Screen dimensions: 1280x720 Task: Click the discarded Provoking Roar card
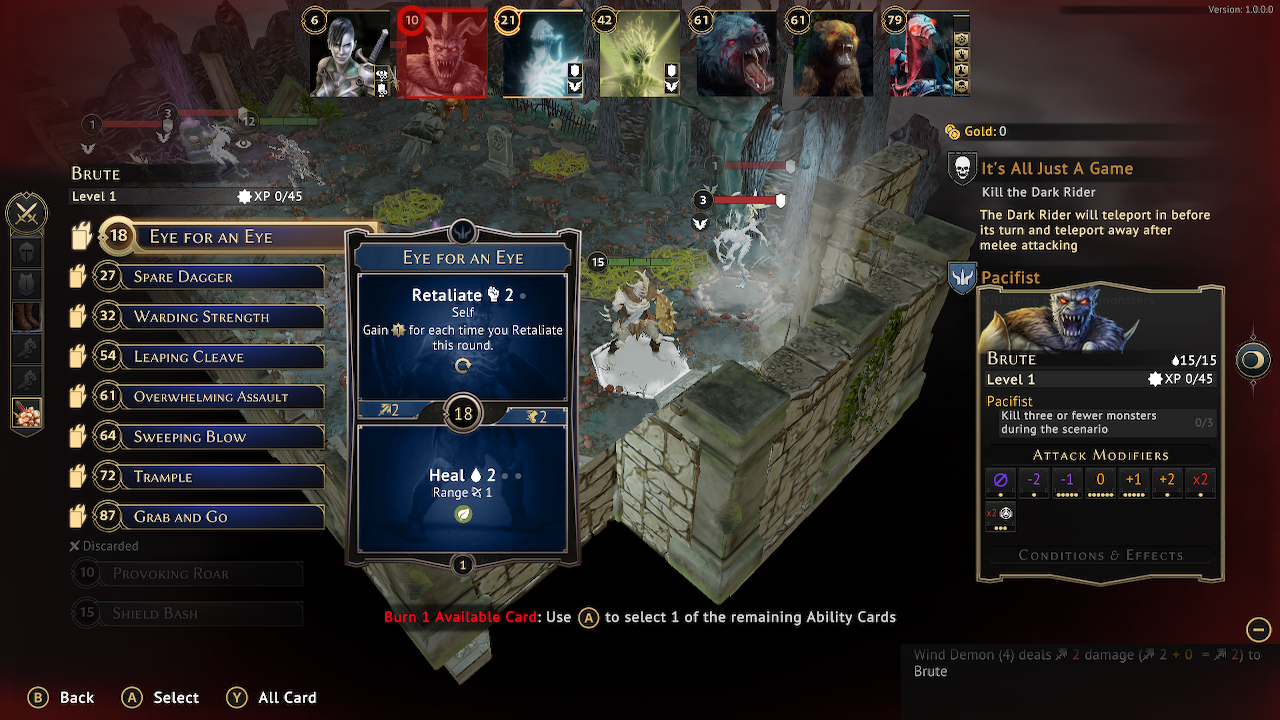click(x=188, y=574)
